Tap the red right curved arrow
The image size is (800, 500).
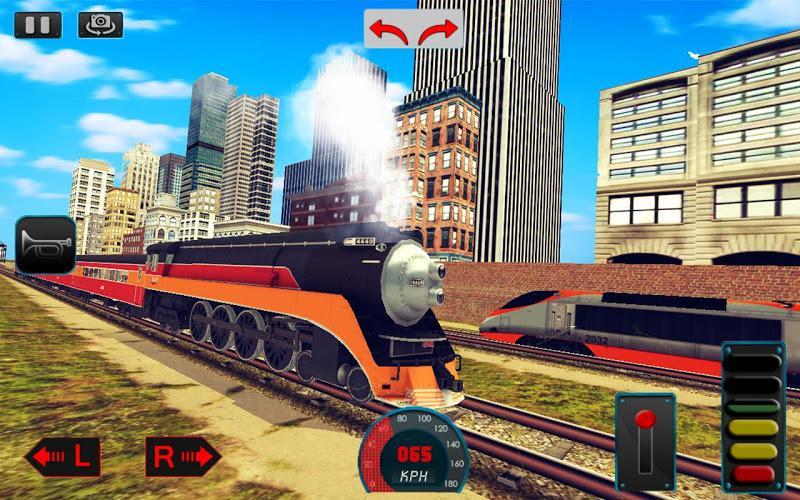point(438,30)
